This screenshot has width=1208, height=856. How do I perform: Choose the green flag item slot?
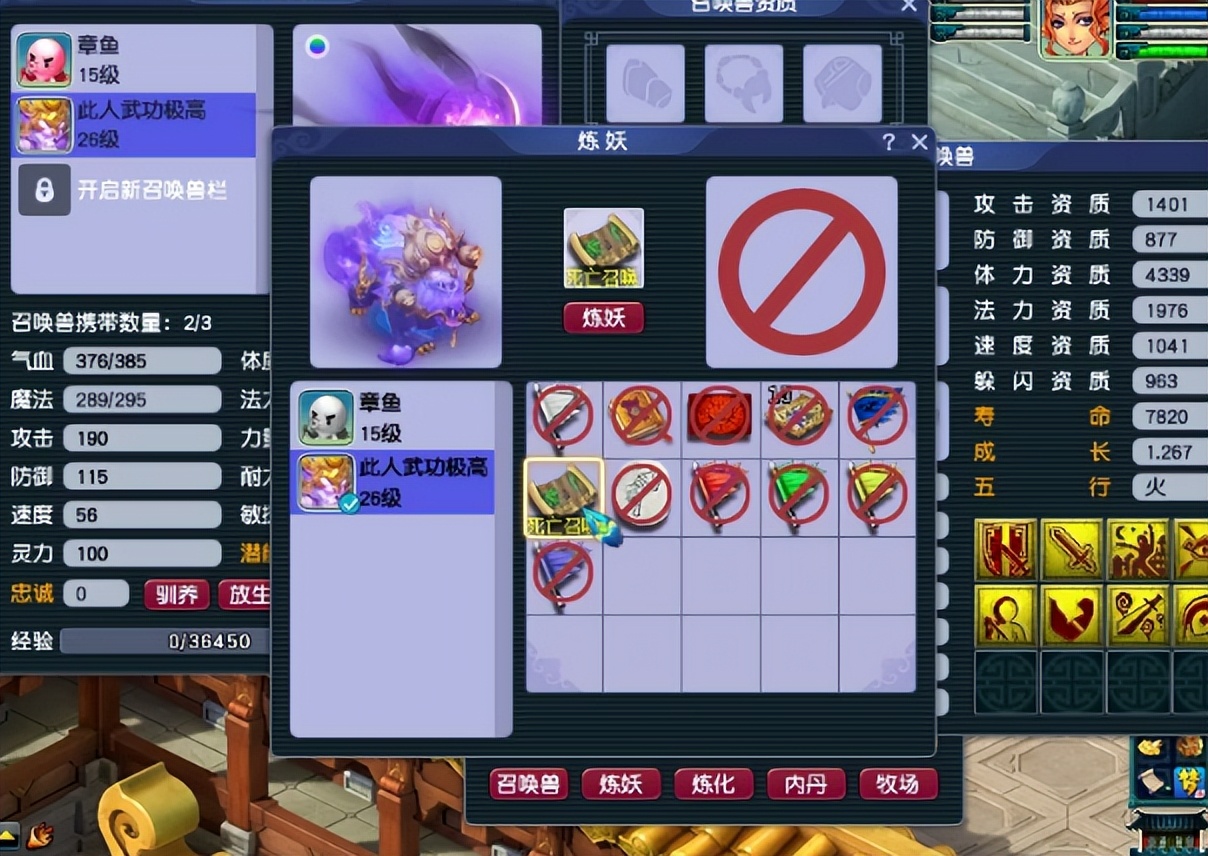click(x=798, y=495)
